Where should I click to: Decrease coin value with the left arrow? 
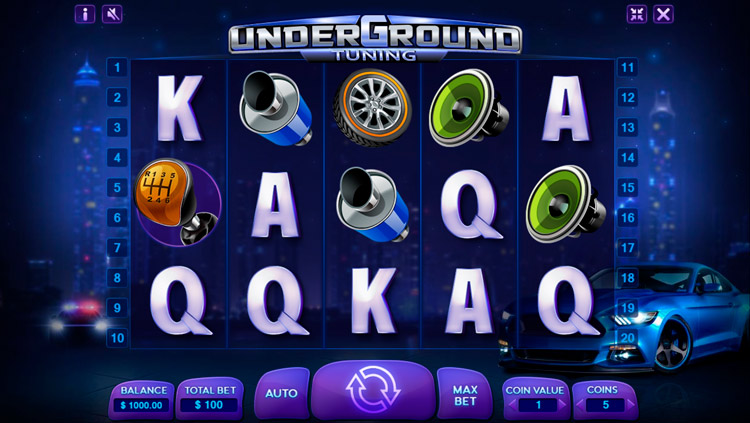(514, 405)
